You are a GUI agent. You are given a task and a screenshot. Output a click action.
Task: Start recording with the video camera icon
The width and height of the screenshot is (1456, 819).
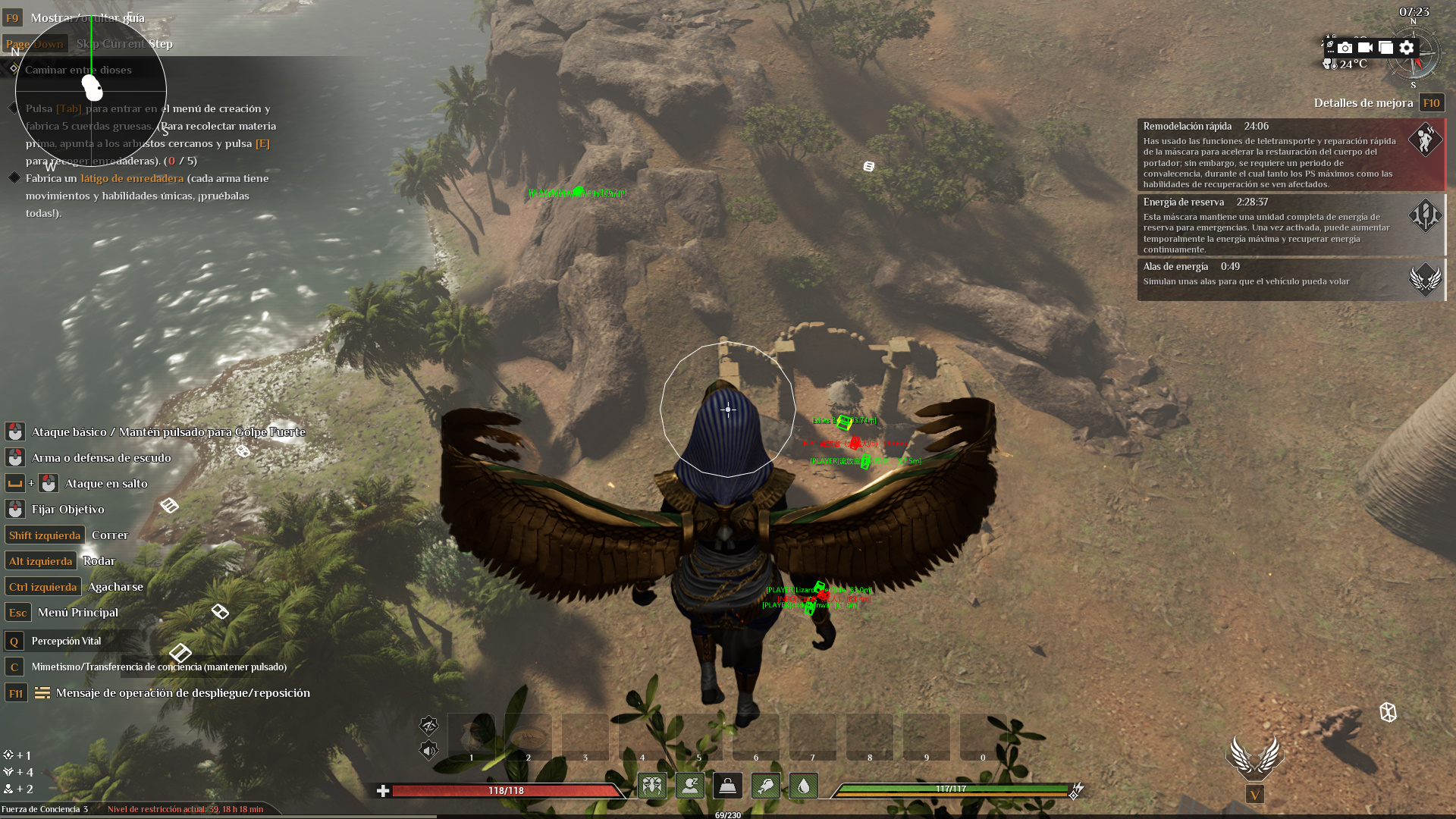(x=1365, y=47)
